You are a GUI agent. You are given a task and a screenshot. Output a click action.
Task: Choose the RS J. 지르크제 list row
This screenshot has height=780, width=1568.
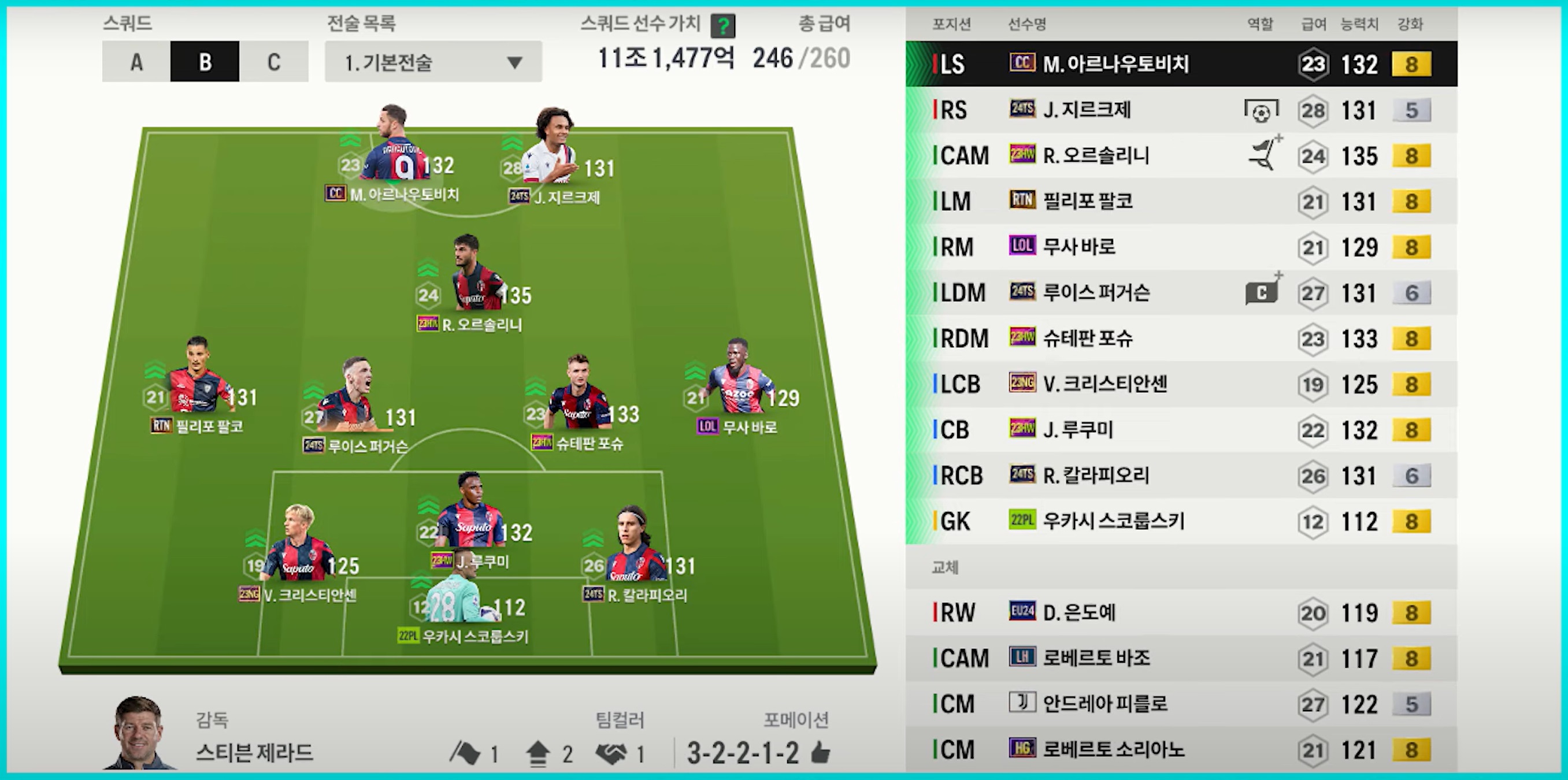1181,110
